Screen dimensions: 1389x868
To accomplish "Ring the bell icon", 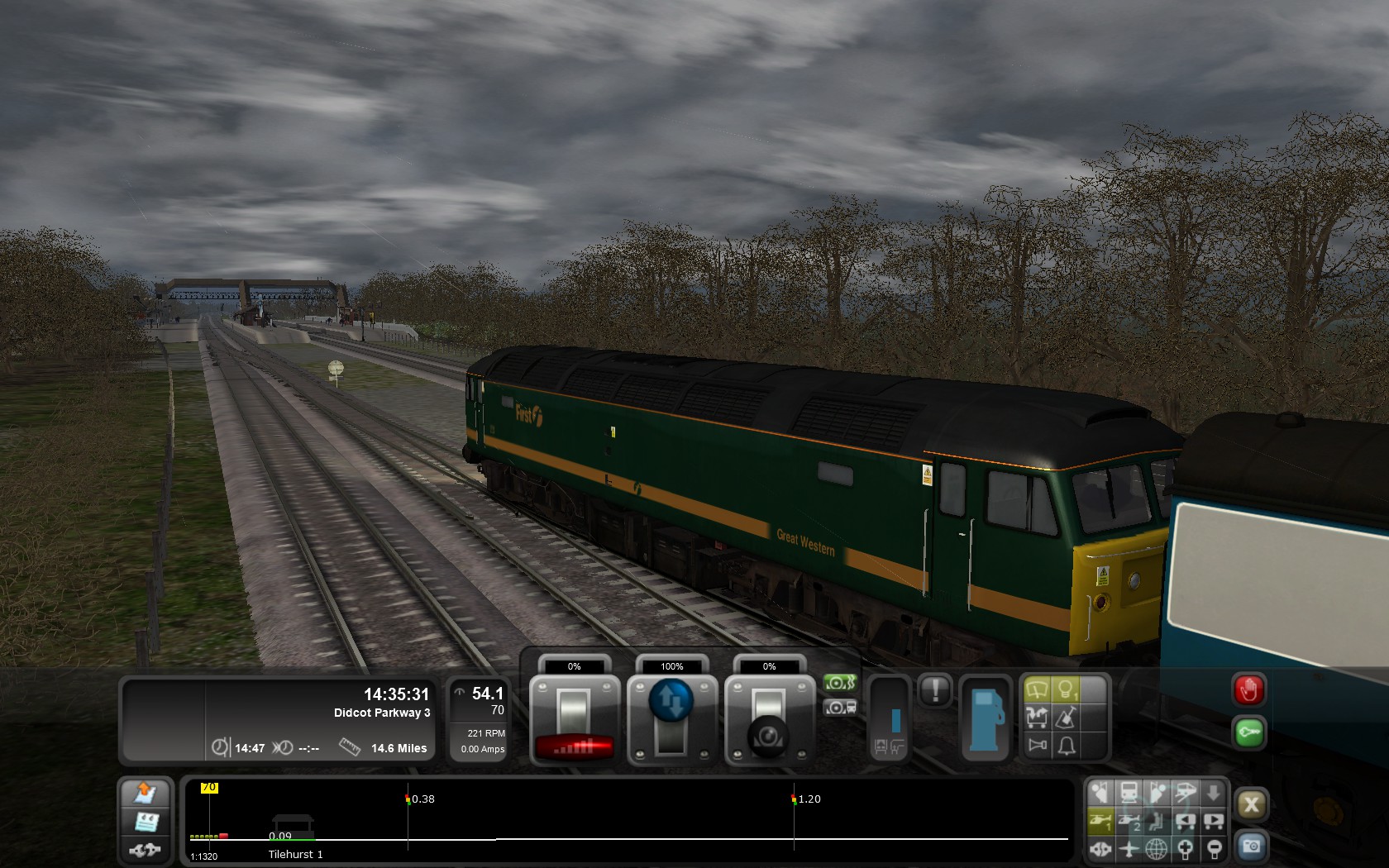I will [1067, 746].
